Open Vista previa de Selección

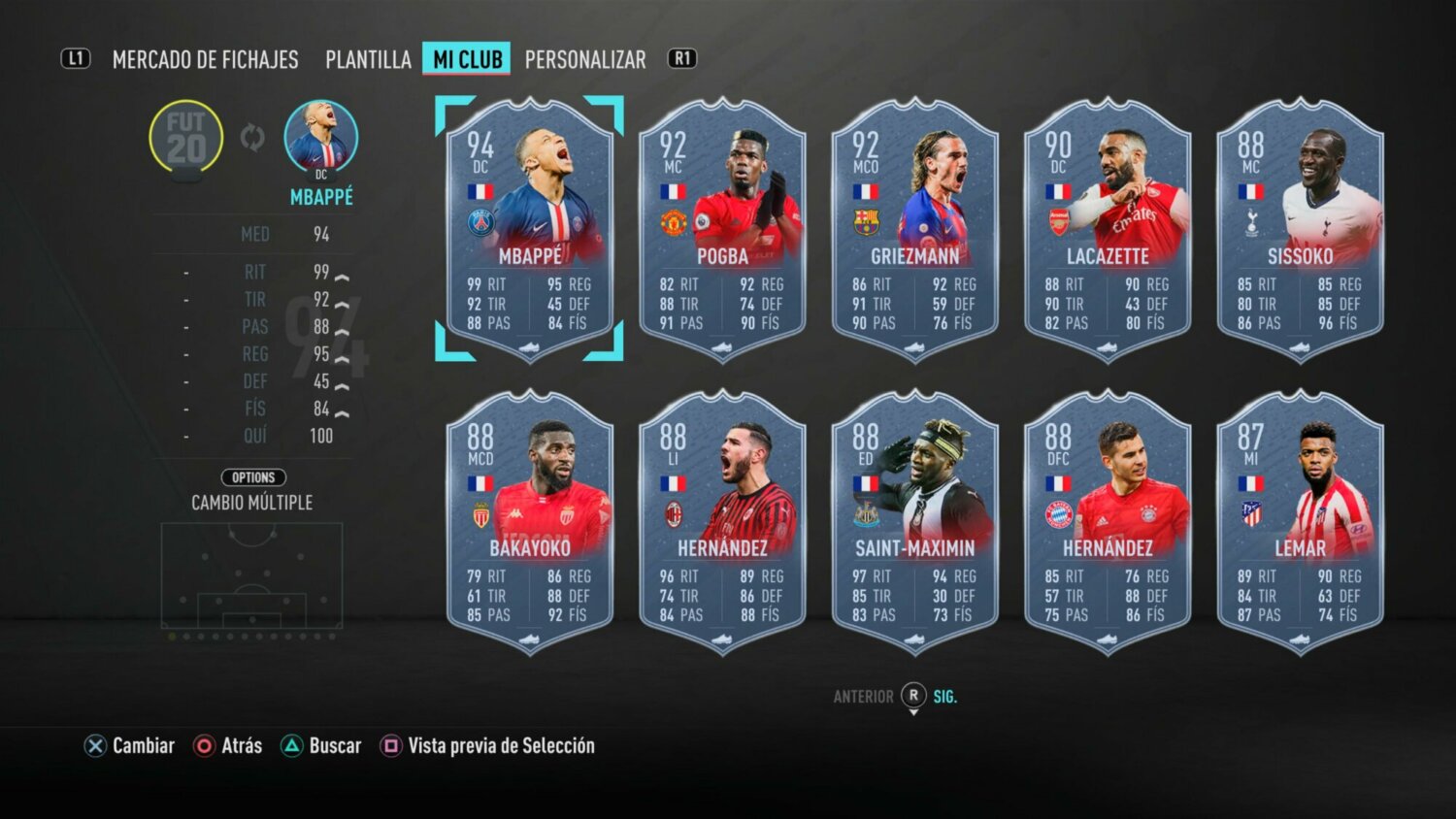pyautogui.click(x=500, y=746)
